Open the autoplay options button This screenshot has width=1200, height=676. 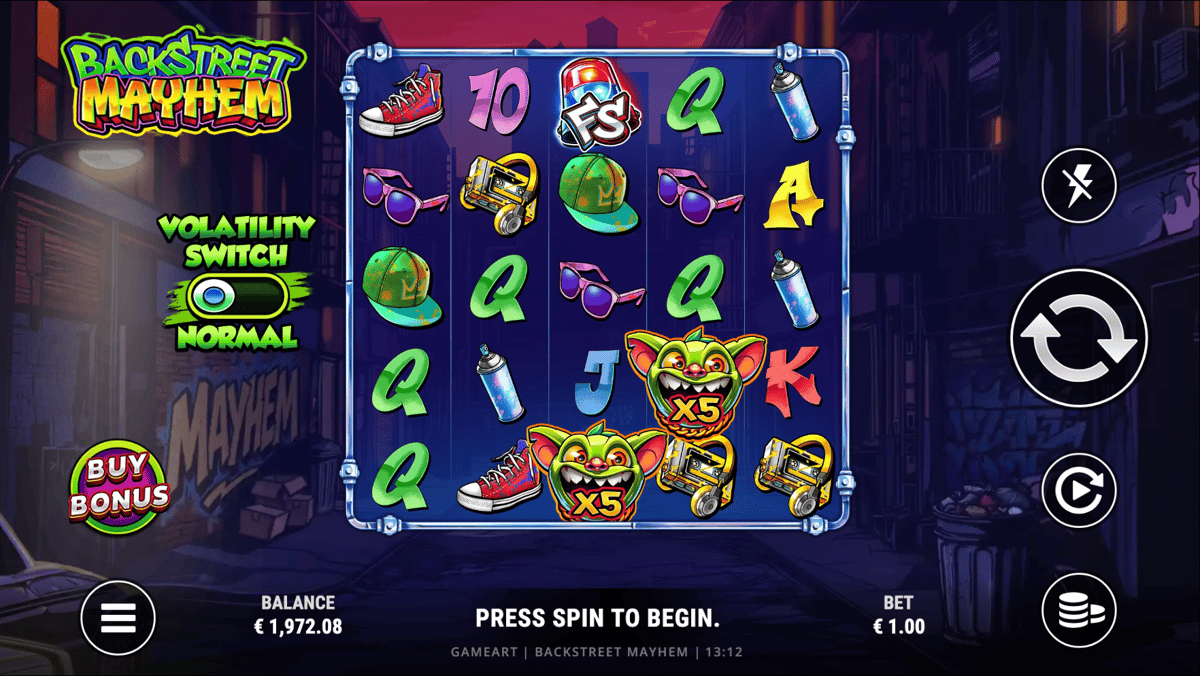1079,490
